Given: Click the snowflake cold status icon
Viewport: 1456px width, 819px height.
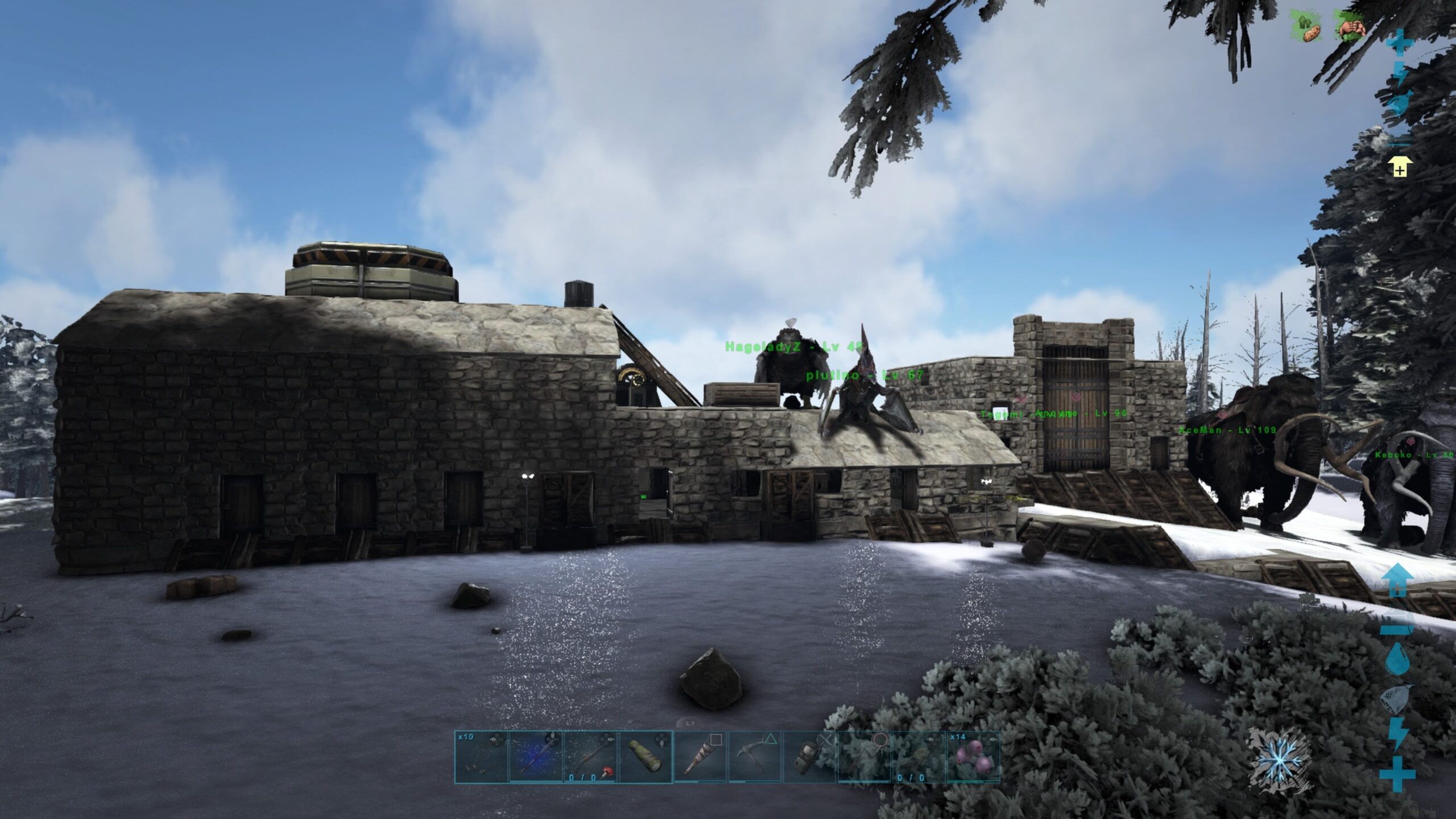Looking at the screenshot, I should (x=1280, y=763).
